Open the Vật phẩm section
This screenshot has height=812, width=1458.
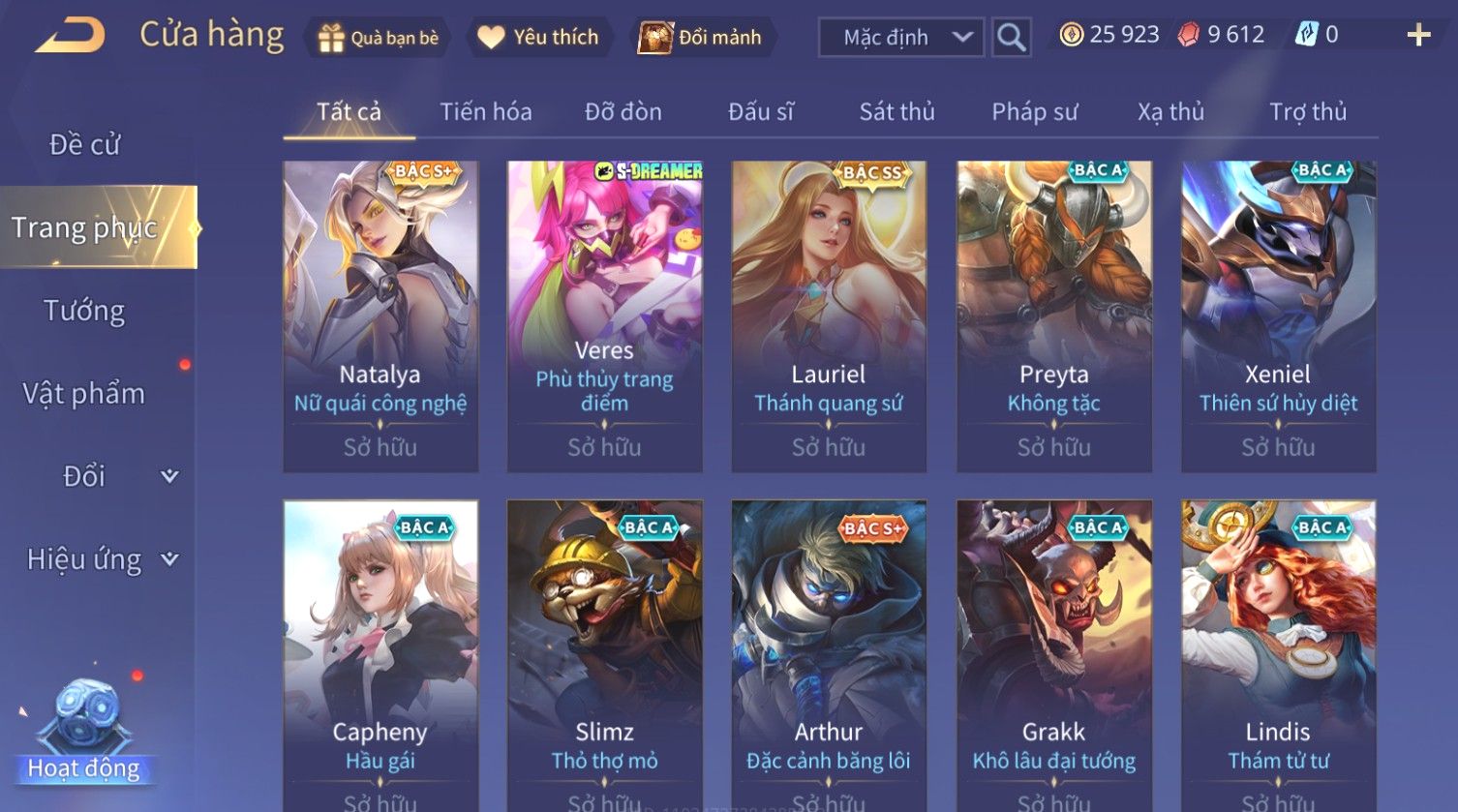coord(85,394)
